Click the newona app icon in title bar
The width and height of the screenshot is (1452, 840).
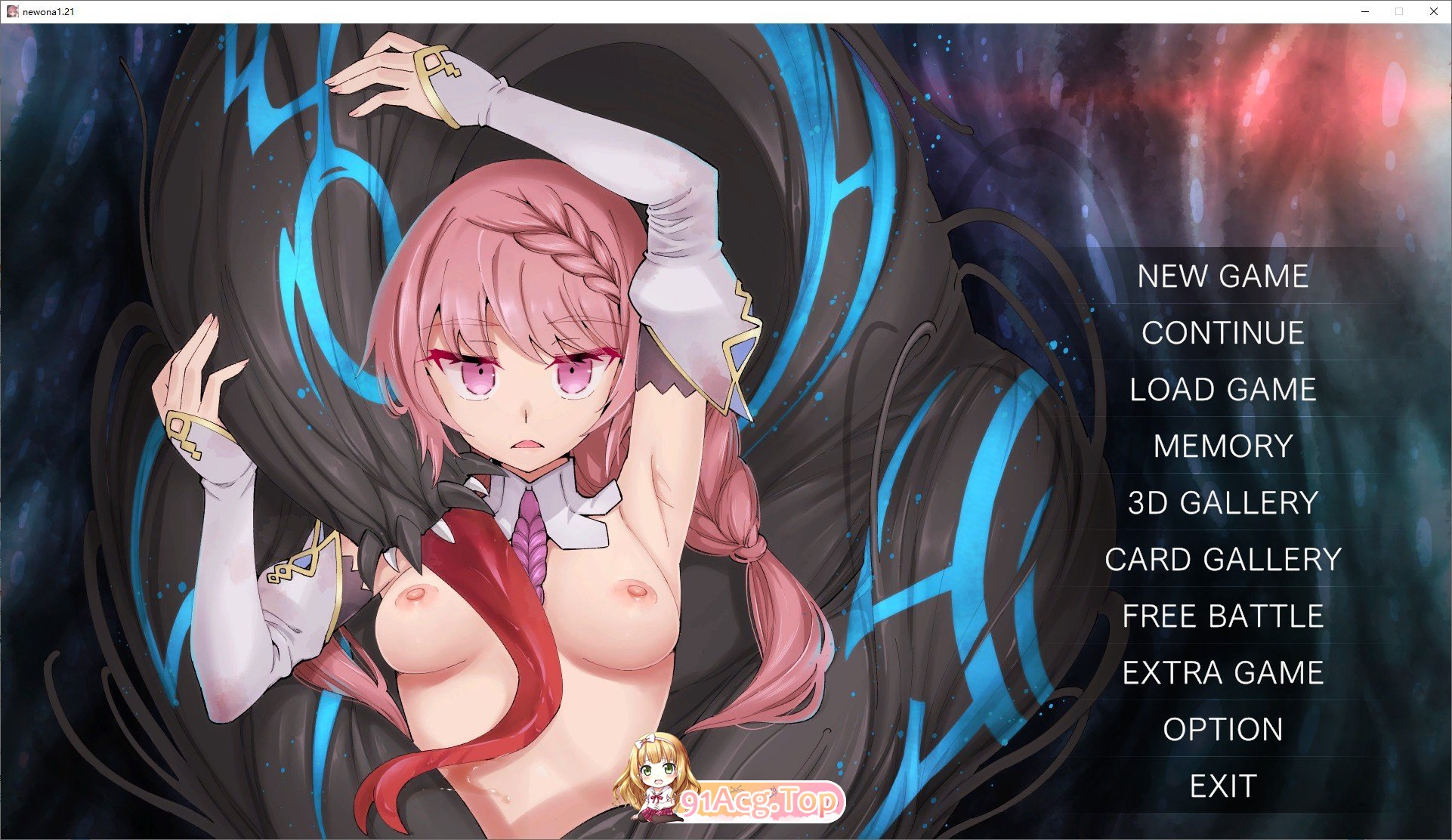(x=12, y=11)
